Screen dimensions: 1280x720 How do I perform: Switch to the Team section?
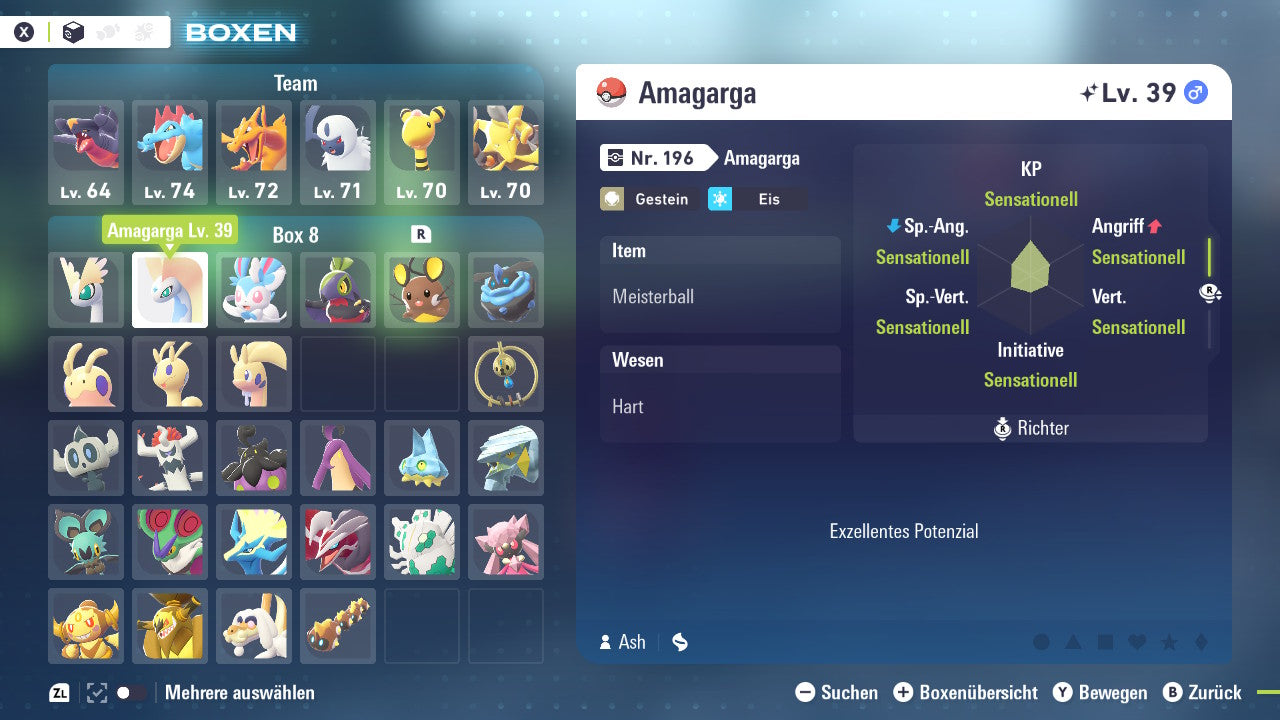pyautogui.click(x=295, y=83)
